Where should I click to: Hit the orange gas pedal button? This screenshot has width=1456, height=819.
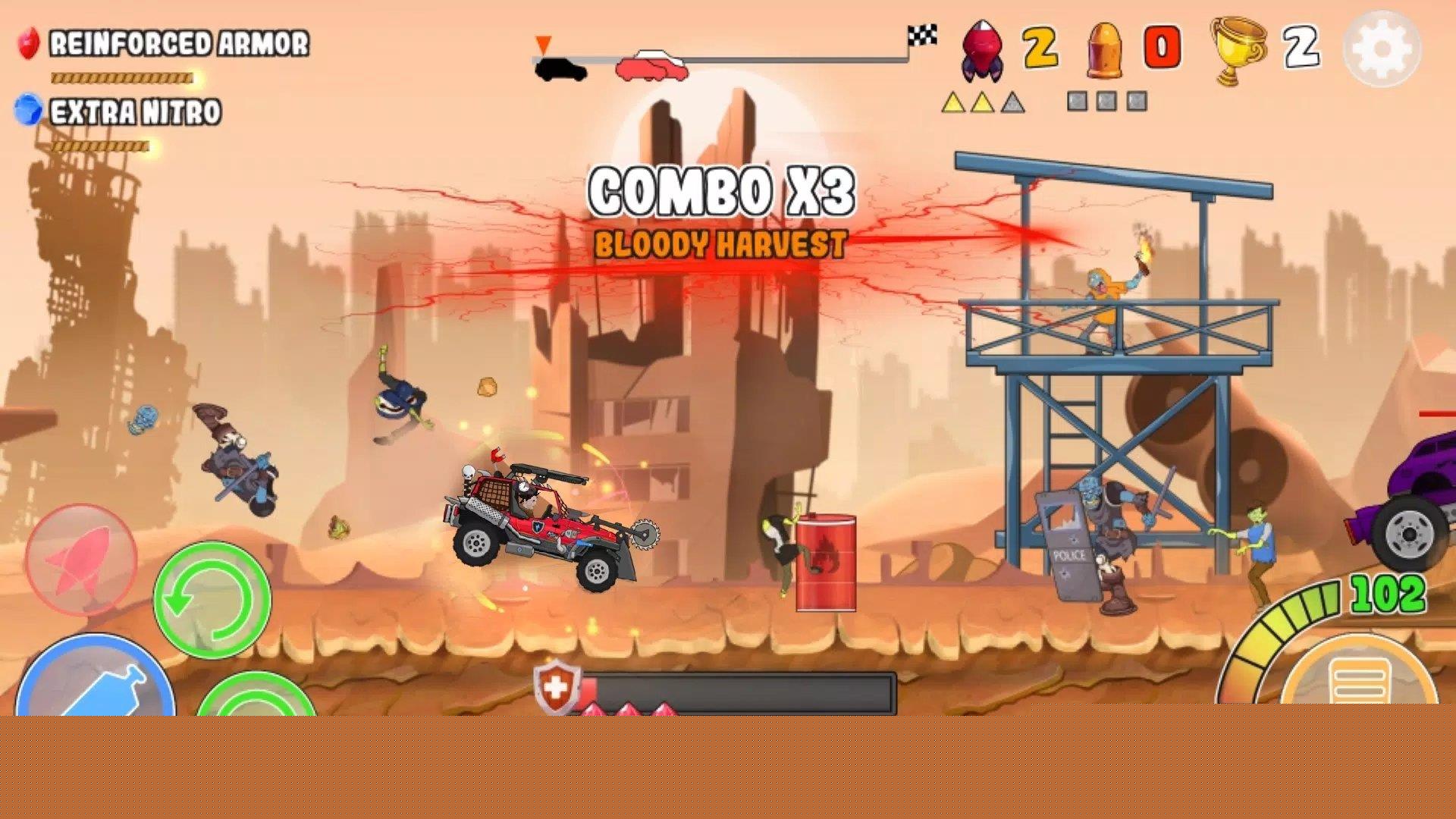pyautogui.click(x=1358, y=678)
